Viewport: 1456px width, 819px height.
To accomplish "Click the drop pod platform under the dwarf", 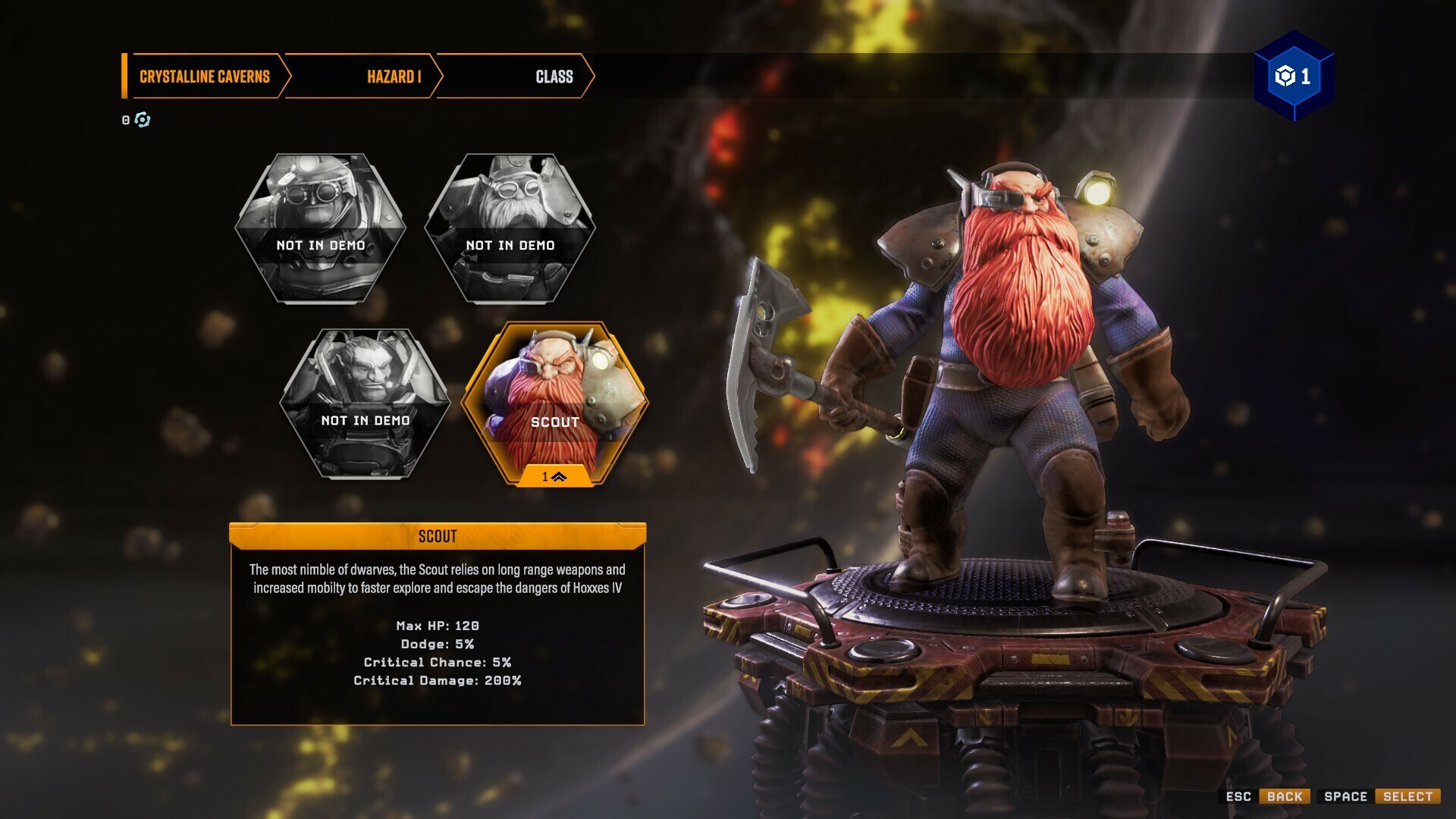I will point(986,667).
